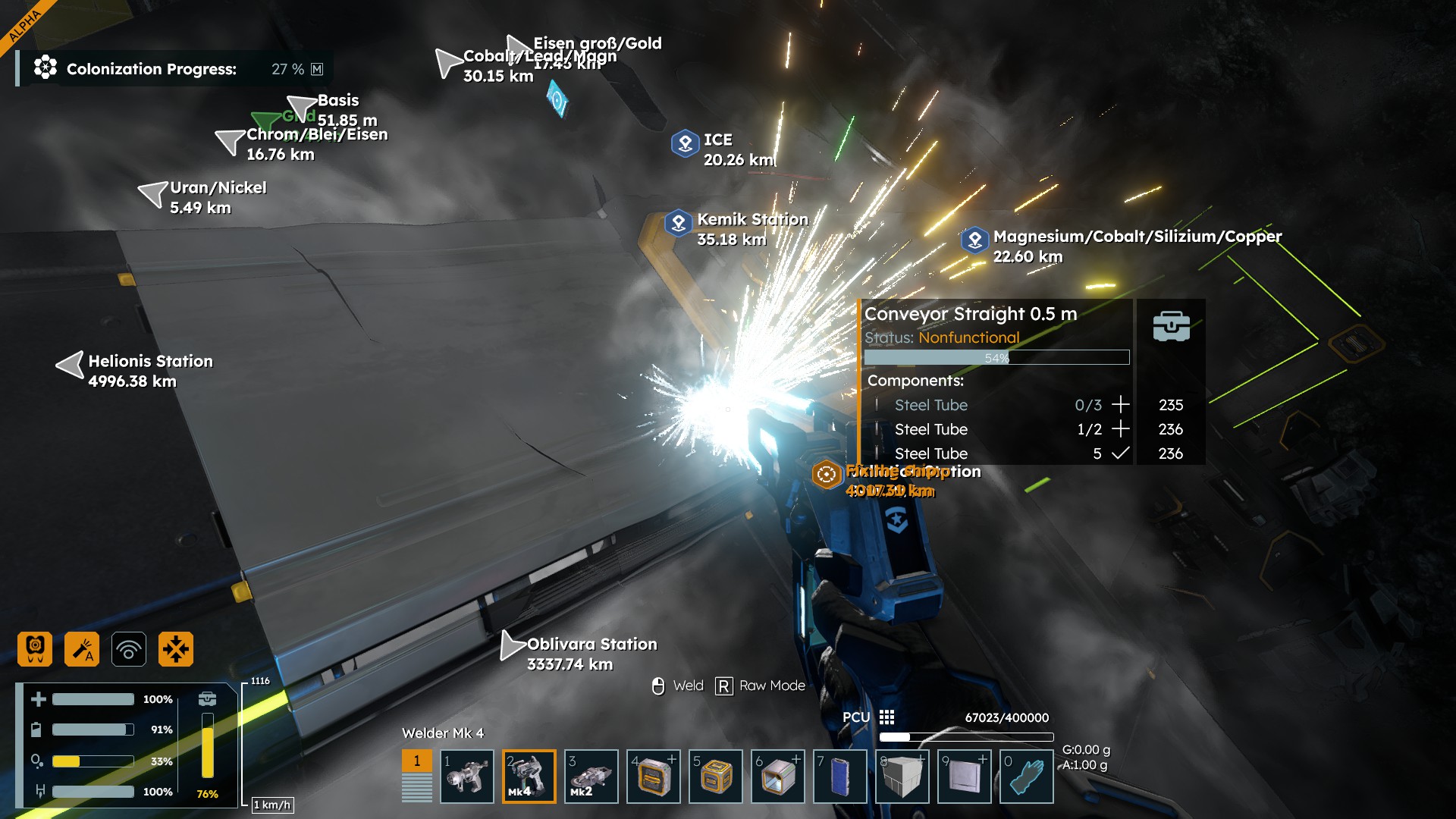Switch the orange toolbar page 1 selector

click(416, 761)
